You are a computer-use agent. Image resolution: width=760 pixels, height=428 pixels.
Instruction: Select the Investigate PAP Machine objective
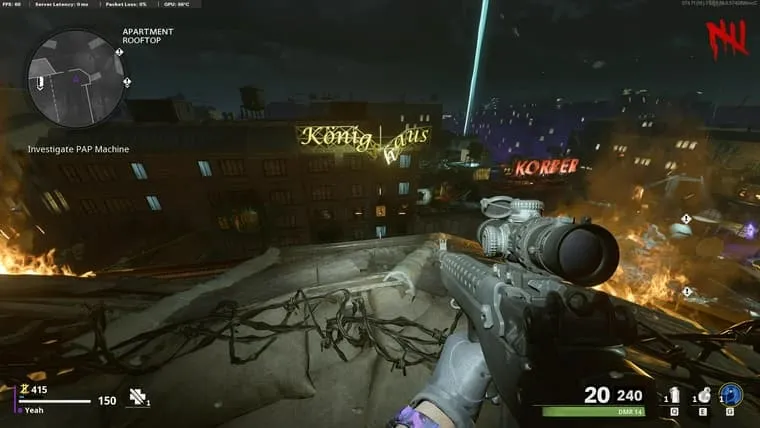tap(78, 149)
